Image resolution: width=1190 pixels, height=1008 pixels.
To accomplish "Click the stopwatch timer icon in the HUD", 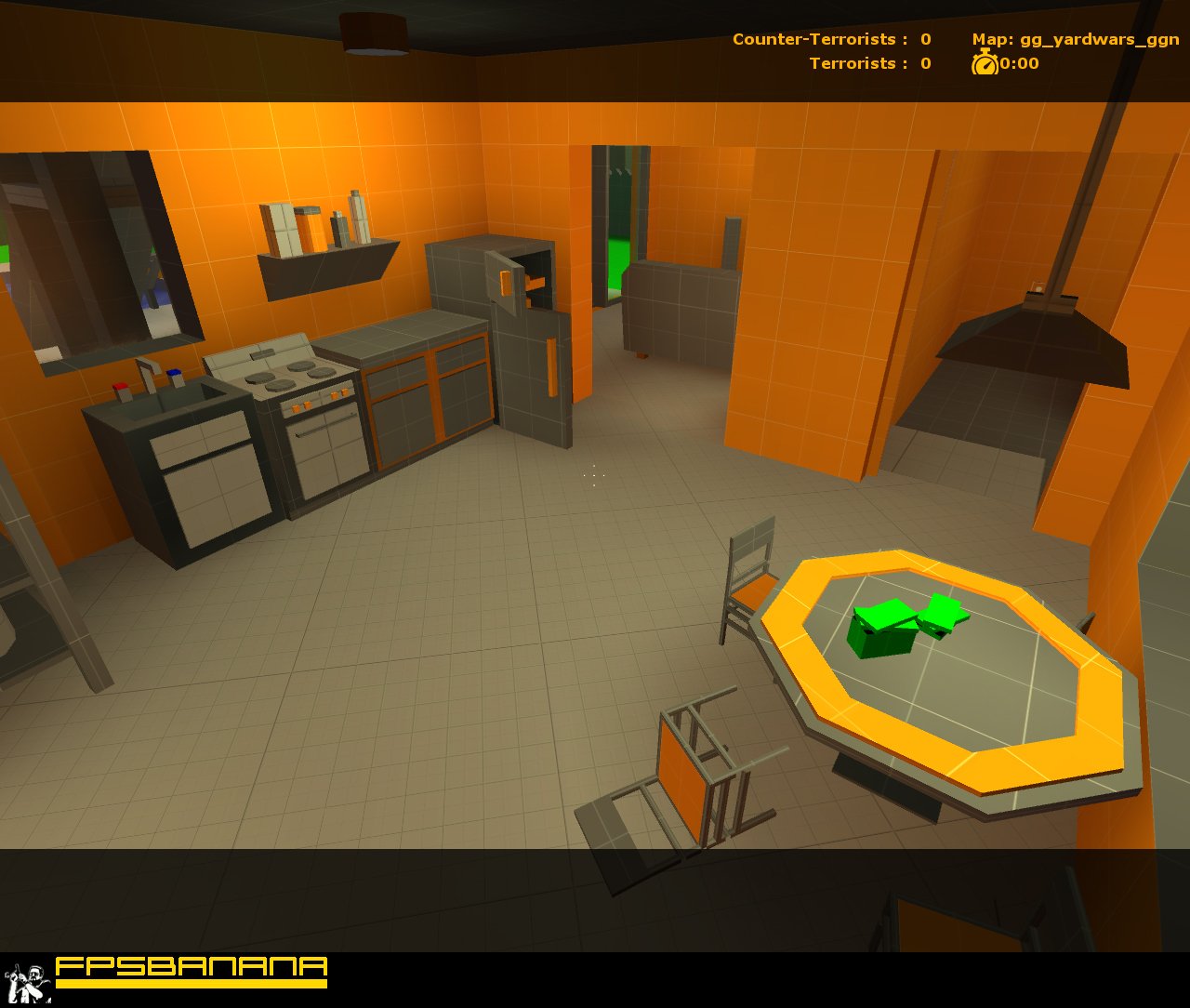I will point(984,64).
